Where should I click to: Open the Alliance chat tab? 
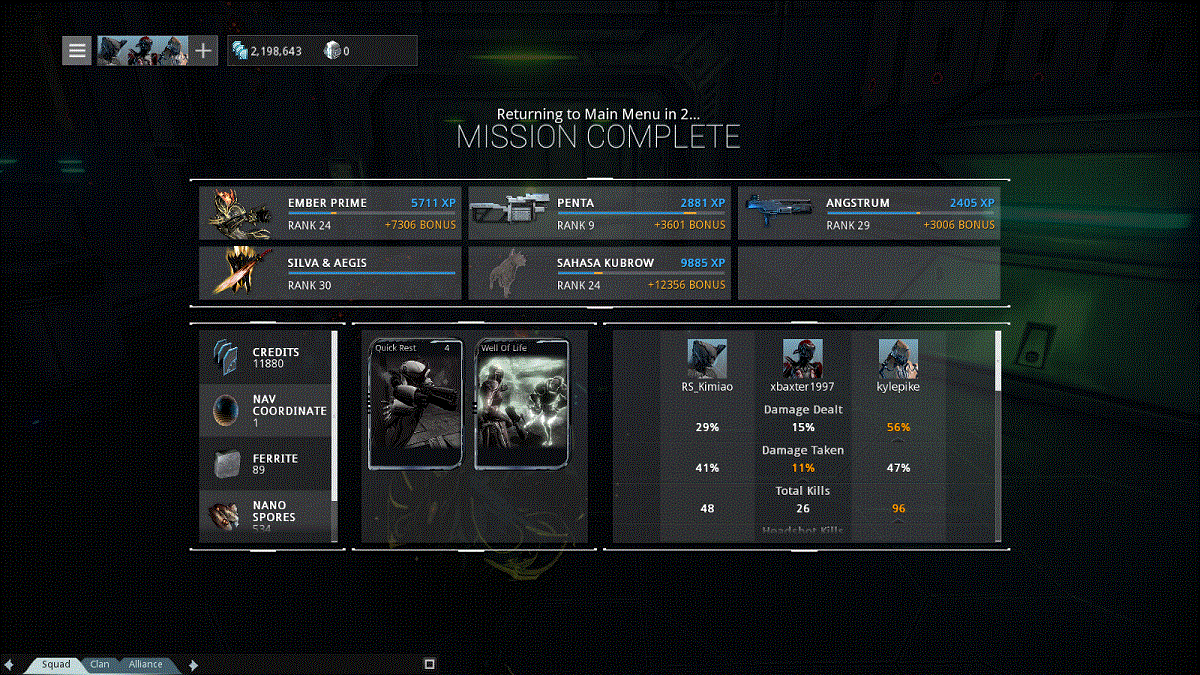point(146,664)
